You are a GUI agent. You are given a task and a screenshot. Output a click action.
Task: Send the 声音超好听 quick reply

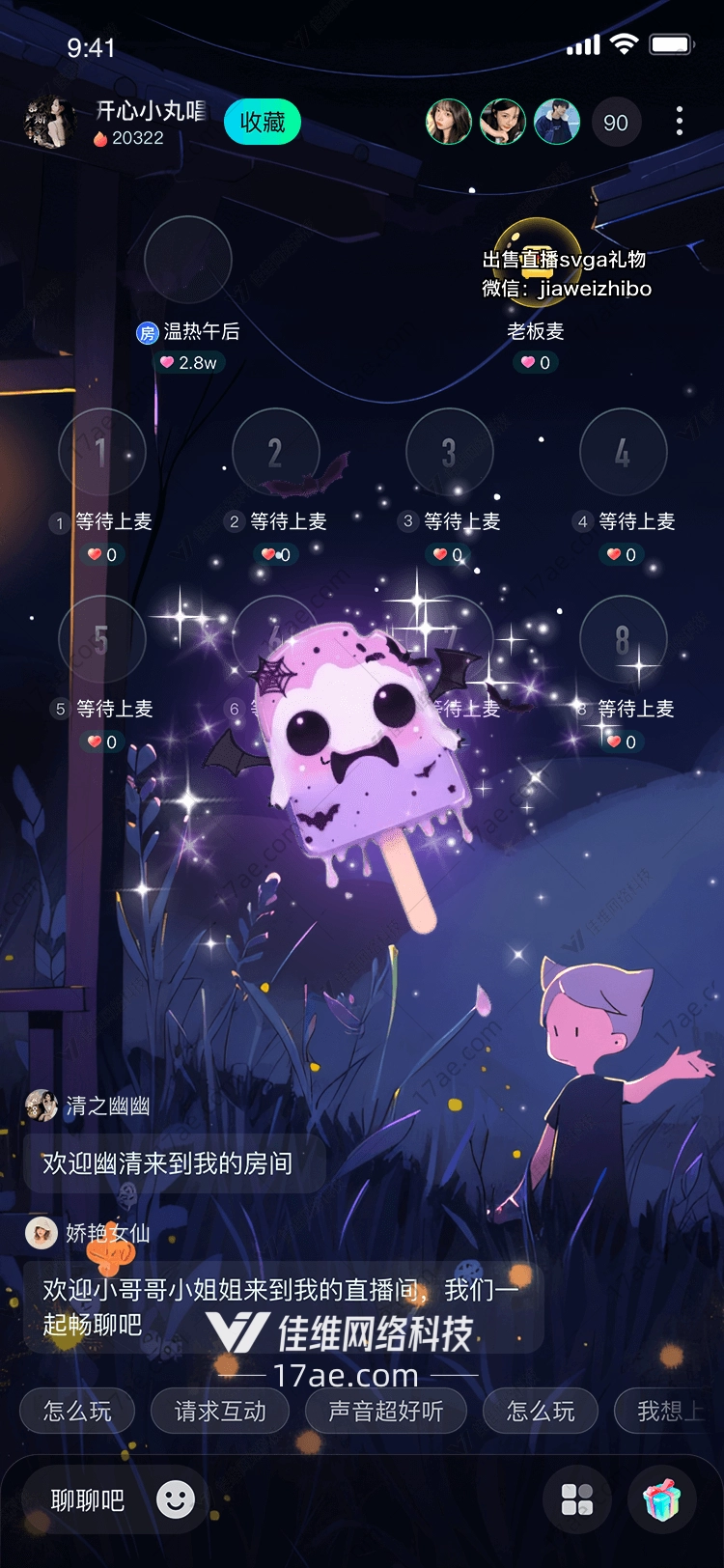coord(385,1412)
